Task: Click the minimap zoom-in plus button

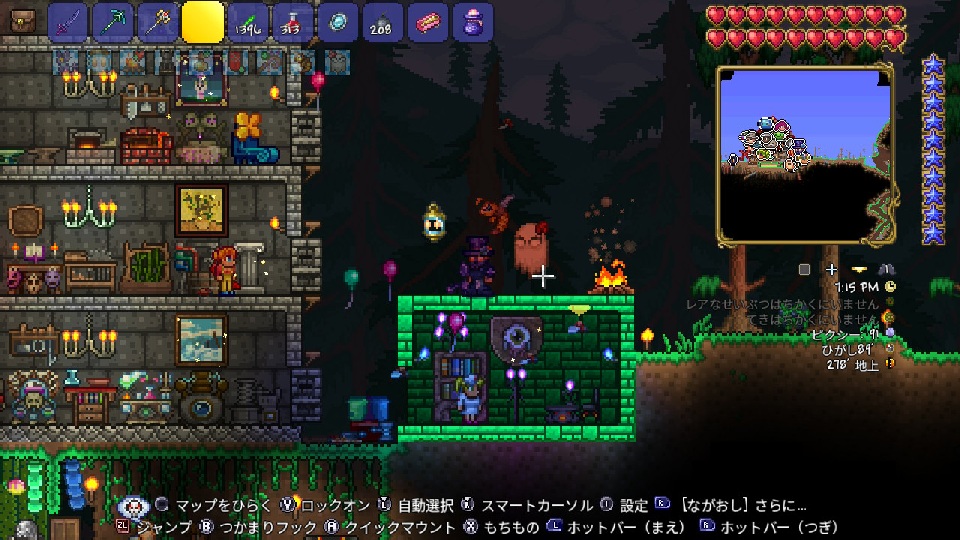Action: [831, 269]
